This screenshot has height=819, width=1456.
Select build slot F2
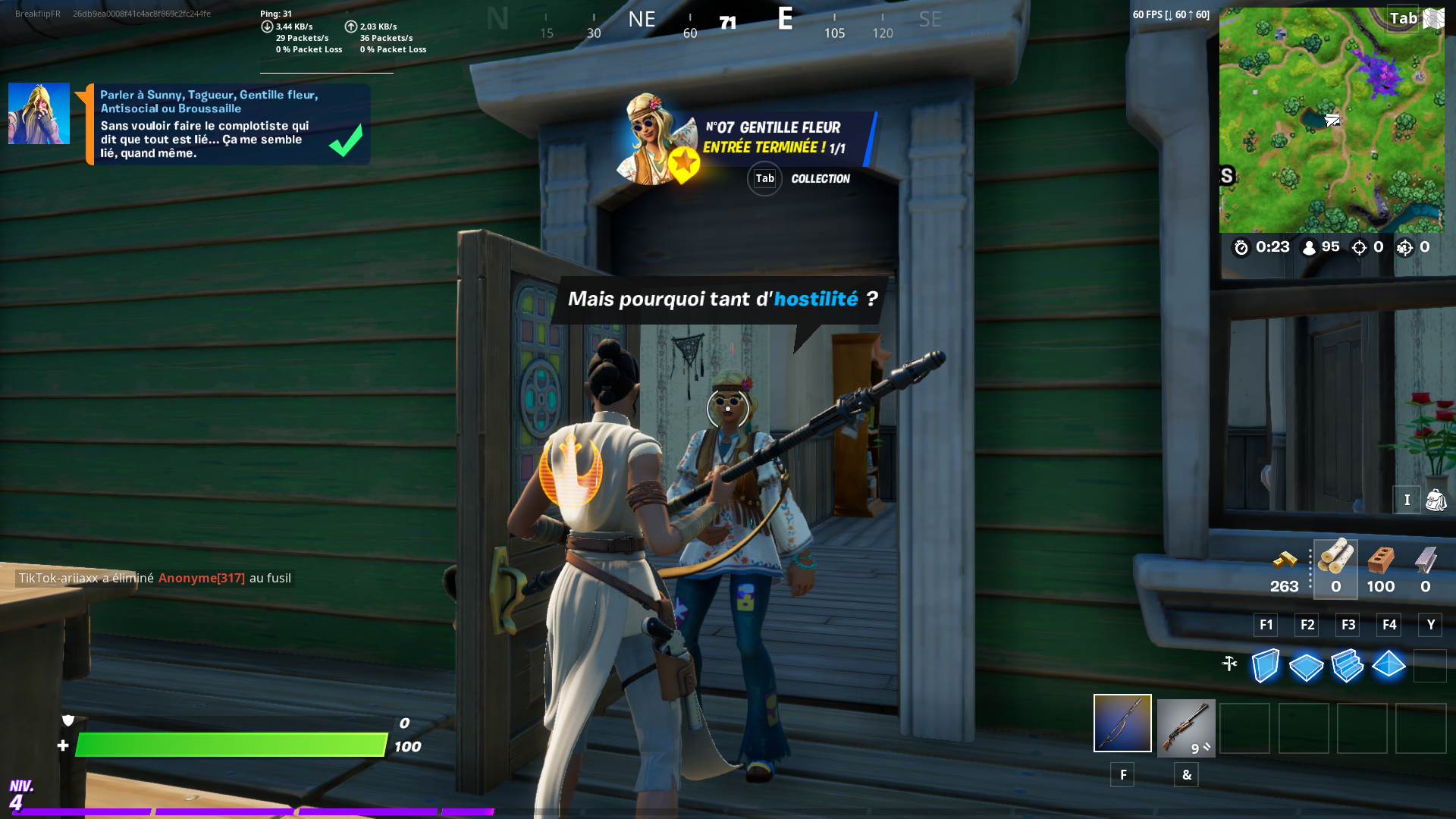click(1306, 624)
